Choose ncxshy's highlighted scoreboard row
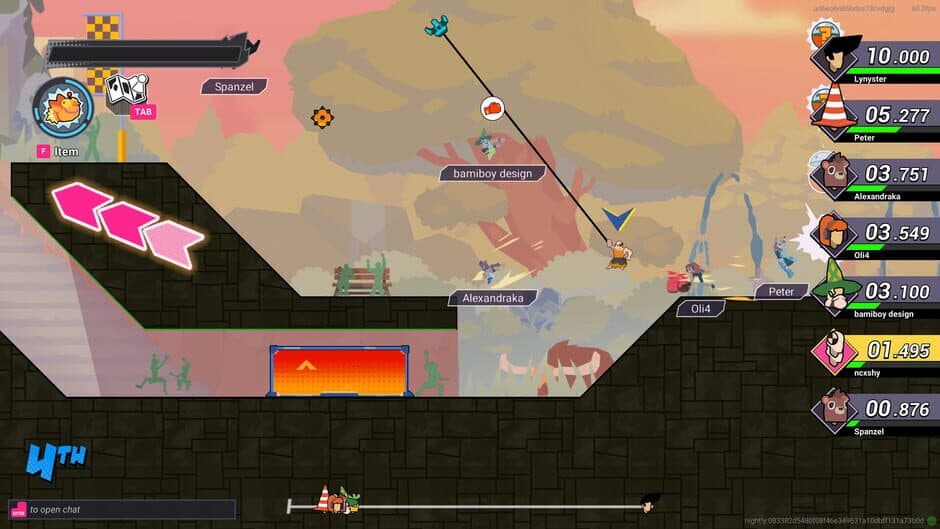 coord(874,351)
